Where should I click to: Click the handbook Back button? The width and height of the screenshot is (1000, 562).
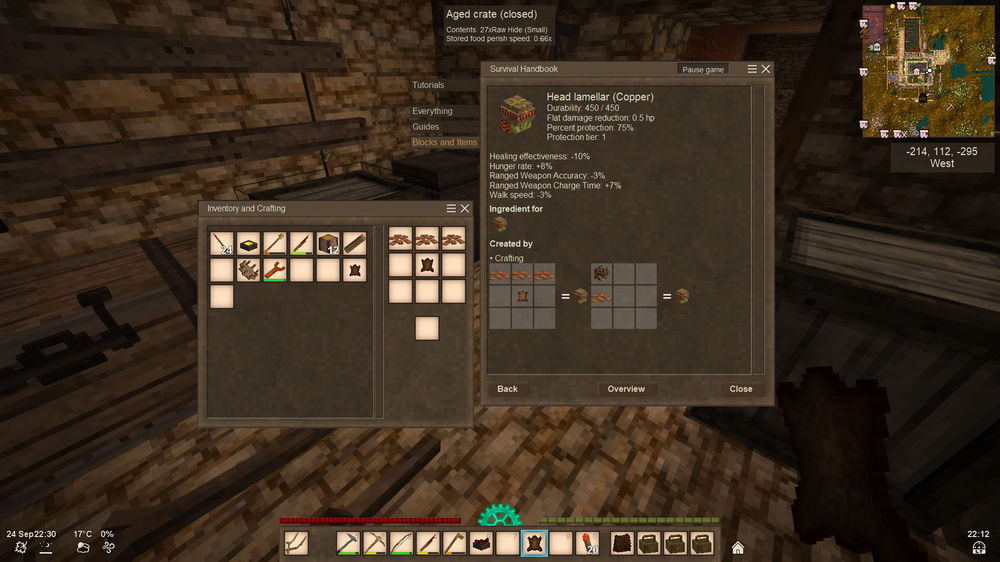click(508, 389)
